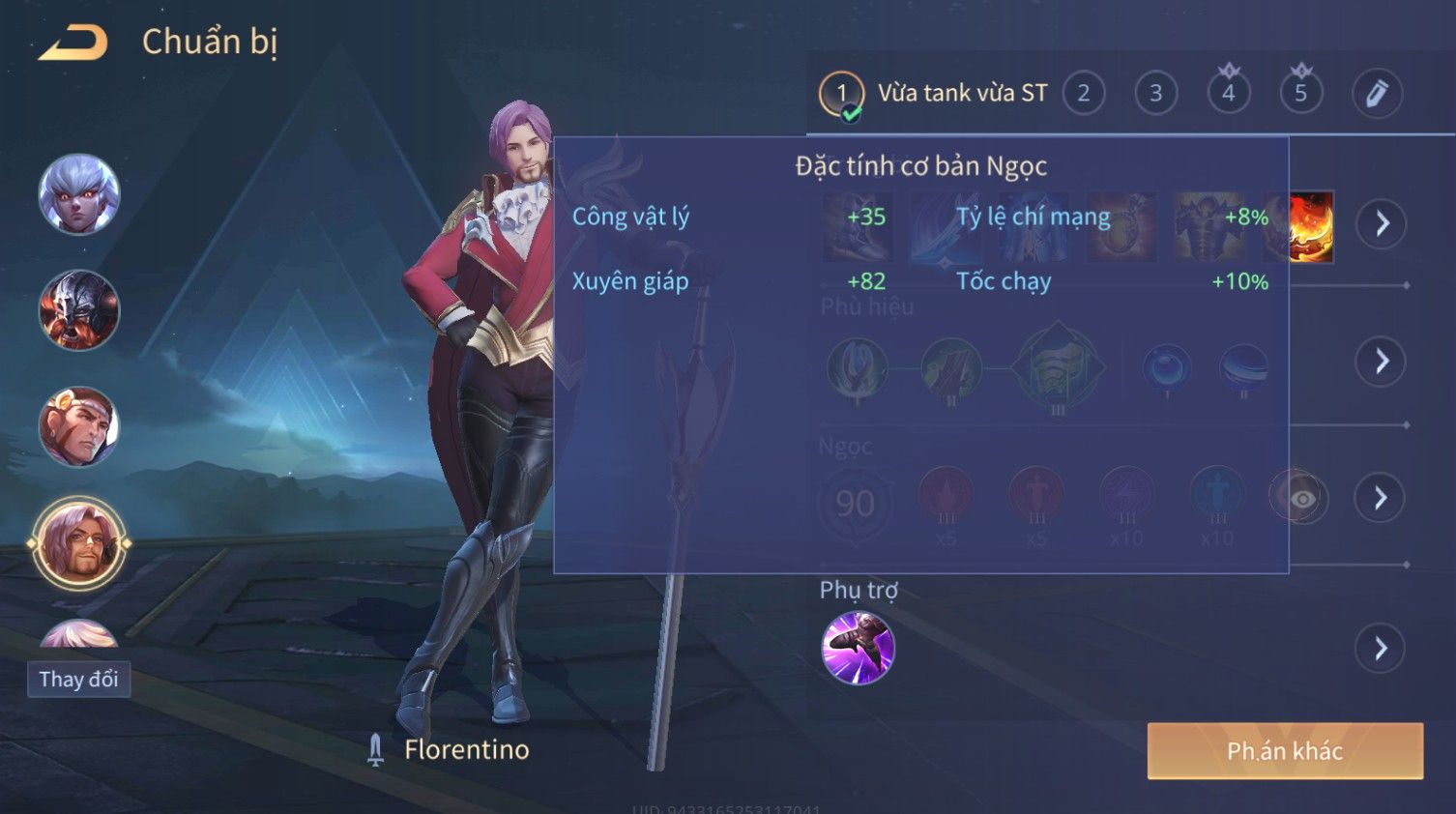Select the highlighted Florentino portrait
This screenshot has width=1456, height=814.
79,544
